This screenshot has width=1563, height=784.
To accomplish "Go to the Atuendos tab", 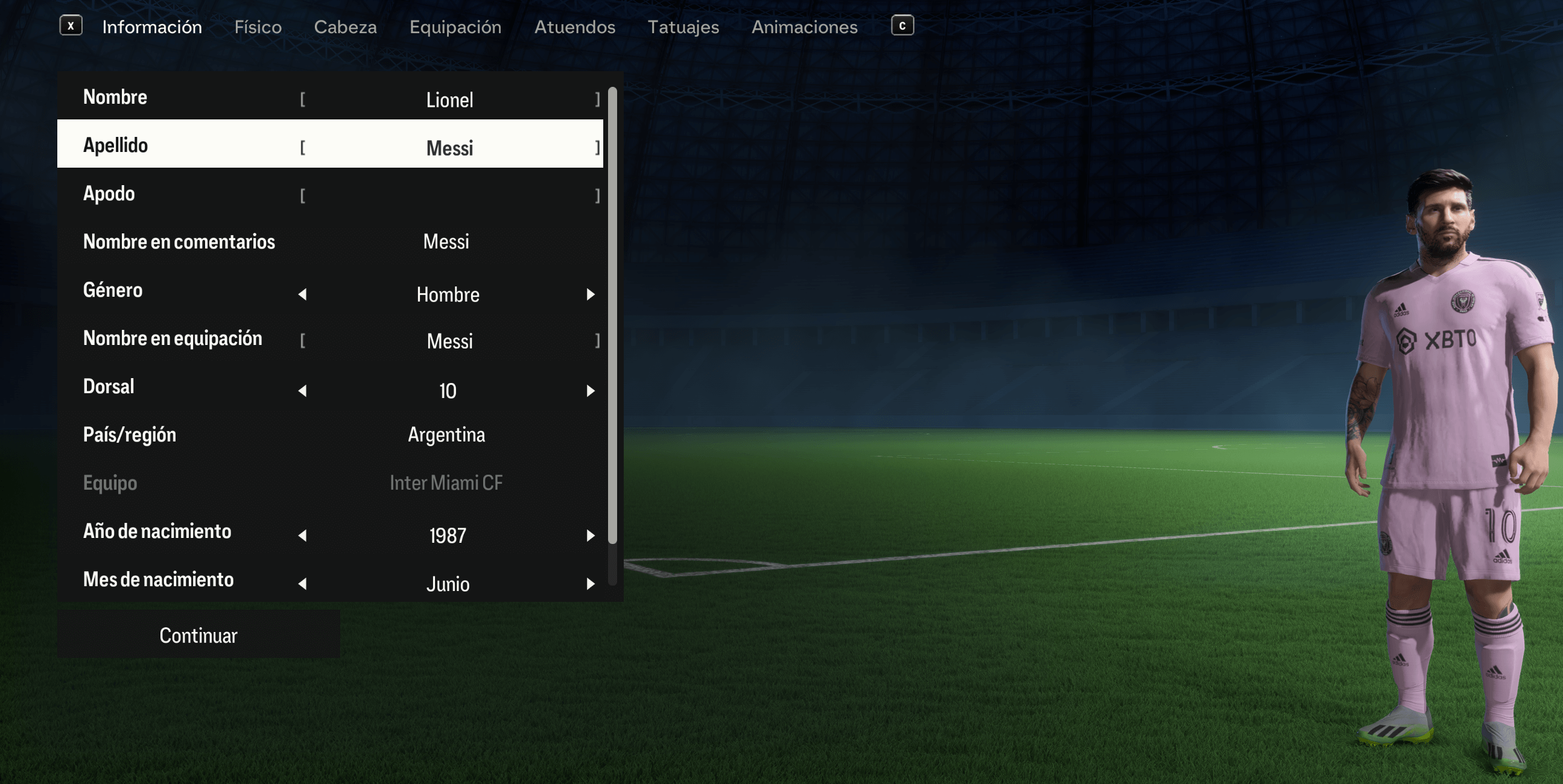I will (x=575, y=27).
